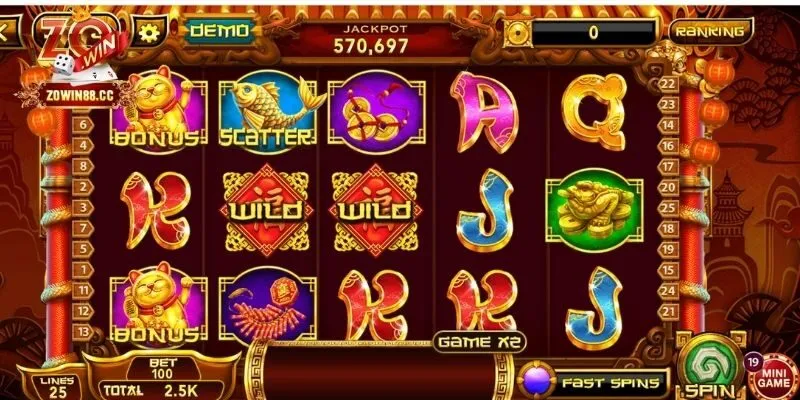
Task: Select payline number 13
Action: coord(83,331)
